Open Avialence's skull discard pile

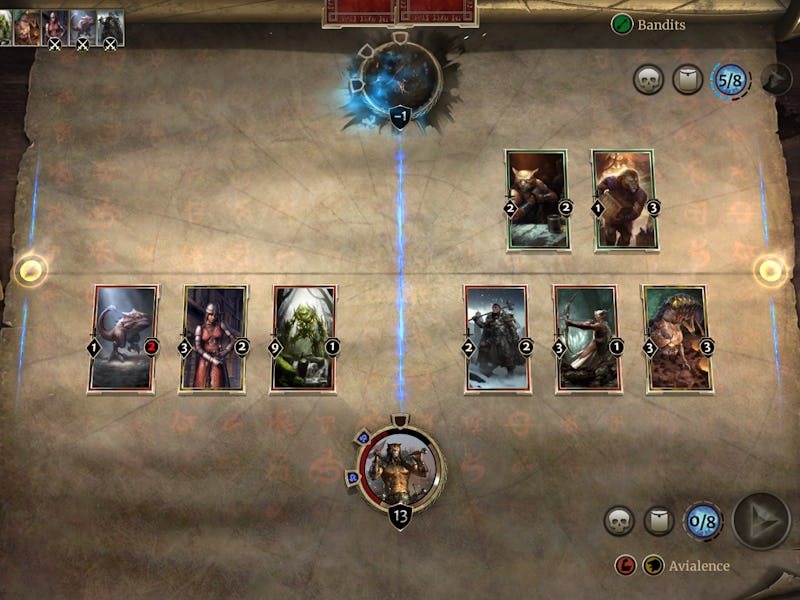[x=620, y=521]
